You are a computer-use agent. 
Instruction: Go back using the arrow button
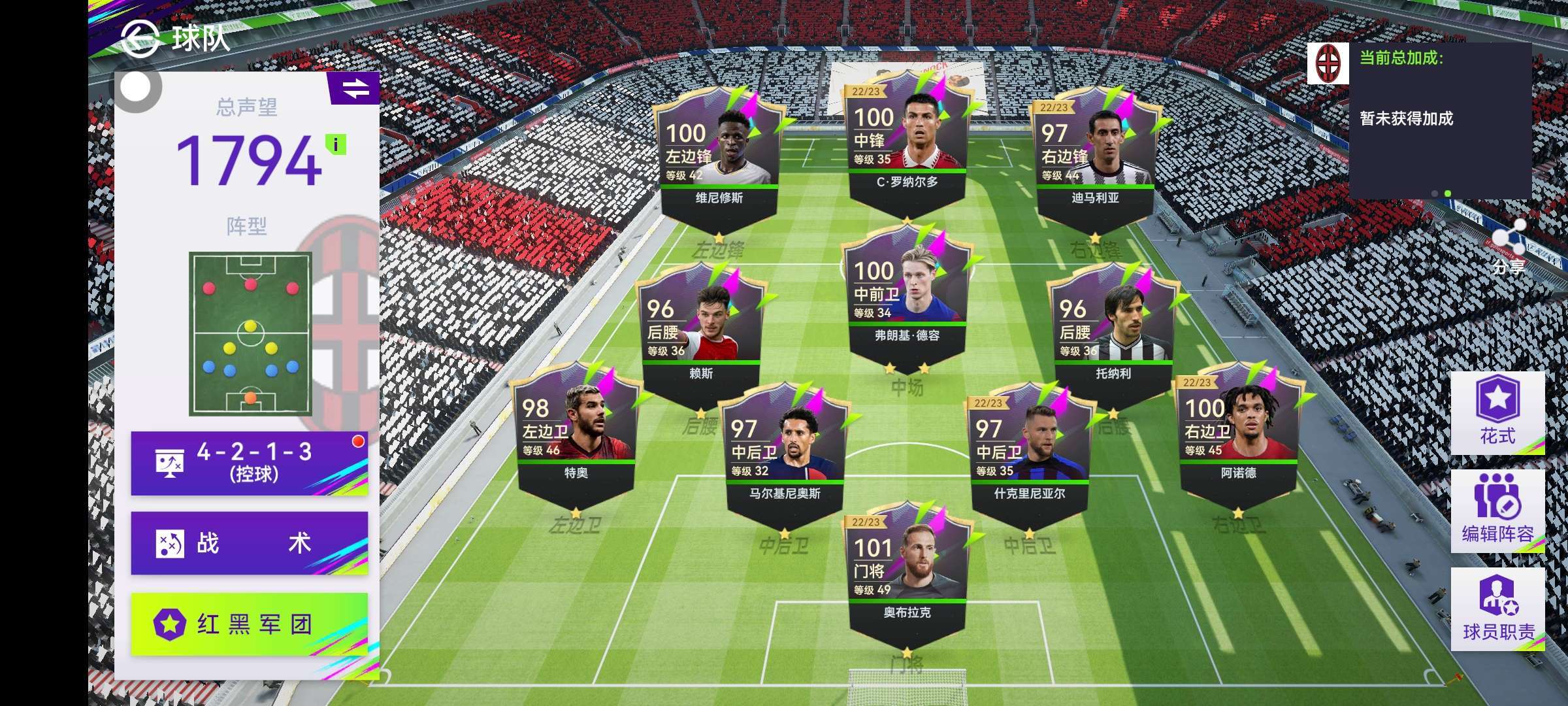point(140,38)
